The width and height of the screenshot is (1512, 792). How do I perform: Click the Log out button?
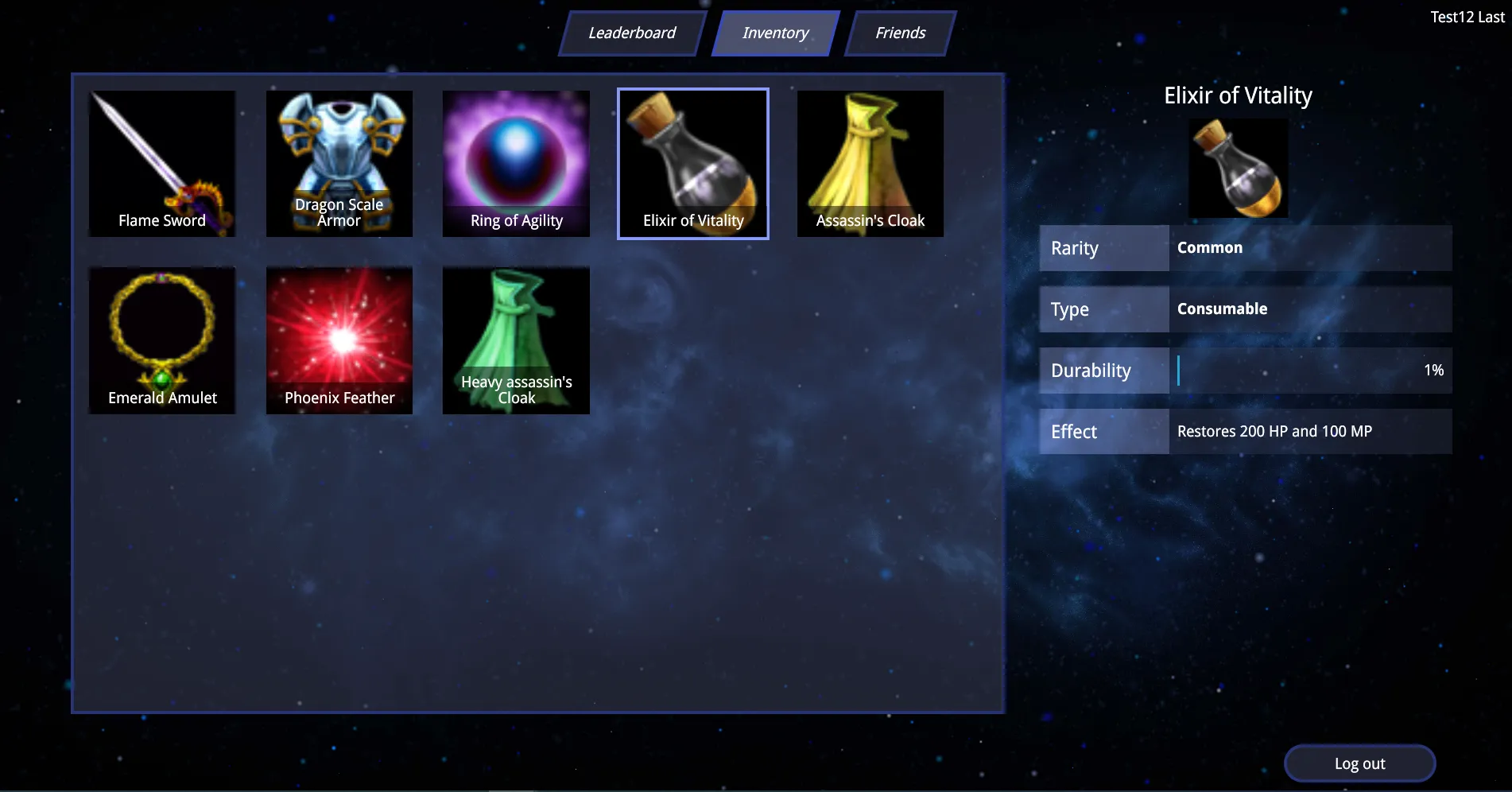pos(1359,763)
